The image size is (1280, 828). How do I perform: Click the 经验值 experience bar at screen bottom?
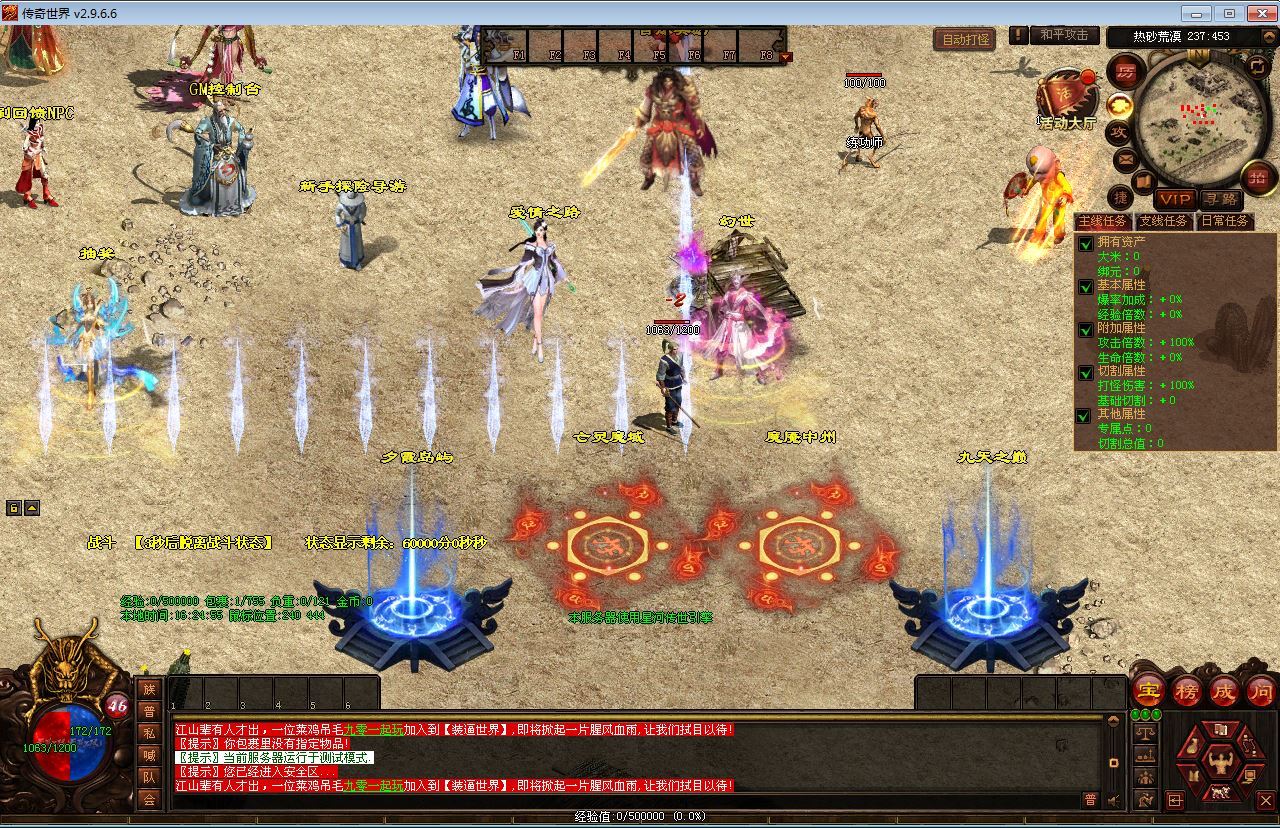(x=640, y=816)
